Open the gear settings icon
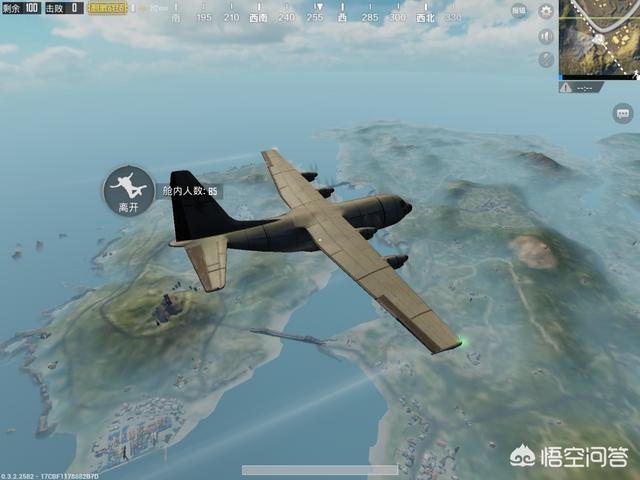 (546, 11)
